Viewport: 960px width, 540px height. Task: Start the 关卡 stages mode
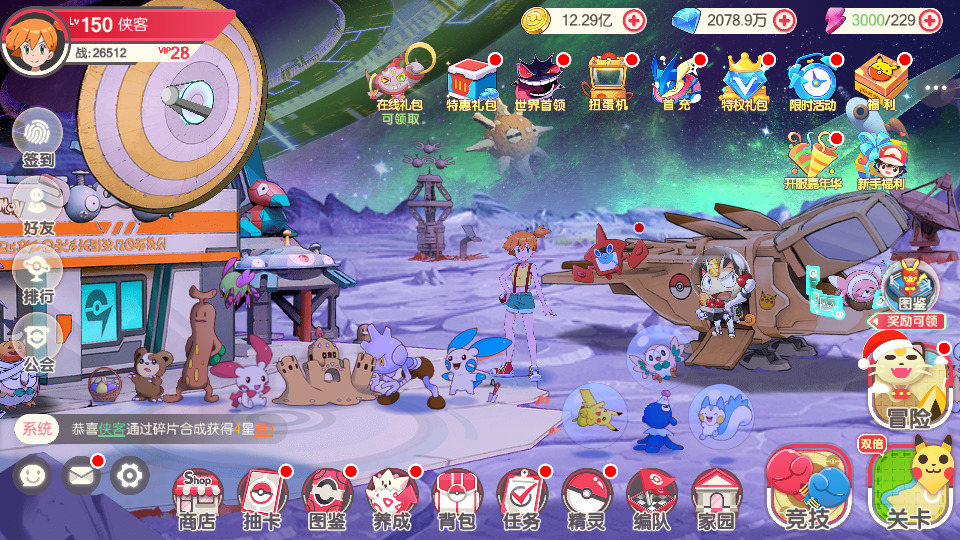tap(908, 490)
